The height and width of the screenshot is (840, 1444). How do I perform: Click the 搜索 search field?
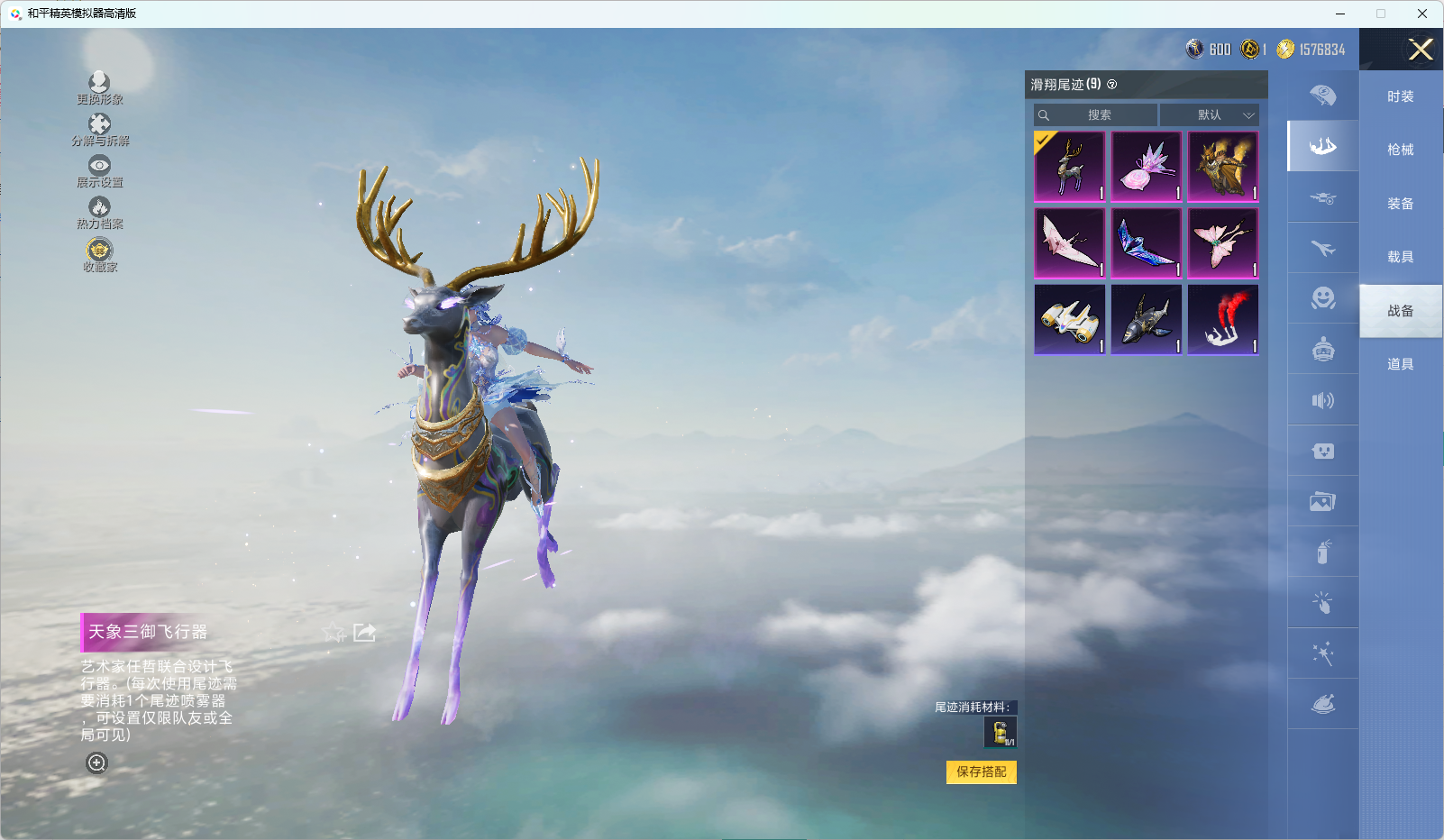[1096, 115]
